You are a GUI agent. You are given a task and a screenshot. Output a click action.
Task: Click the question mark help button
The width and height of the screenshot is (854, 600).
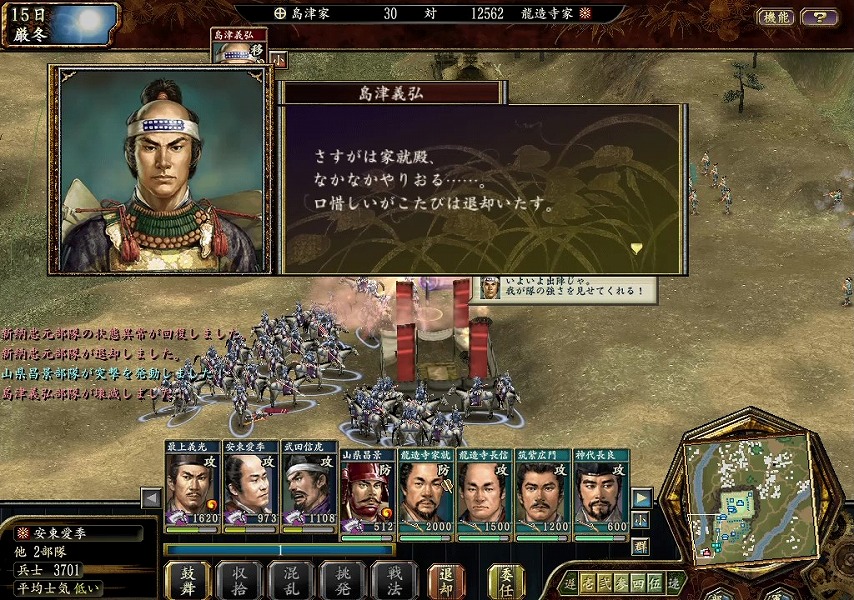820,17
